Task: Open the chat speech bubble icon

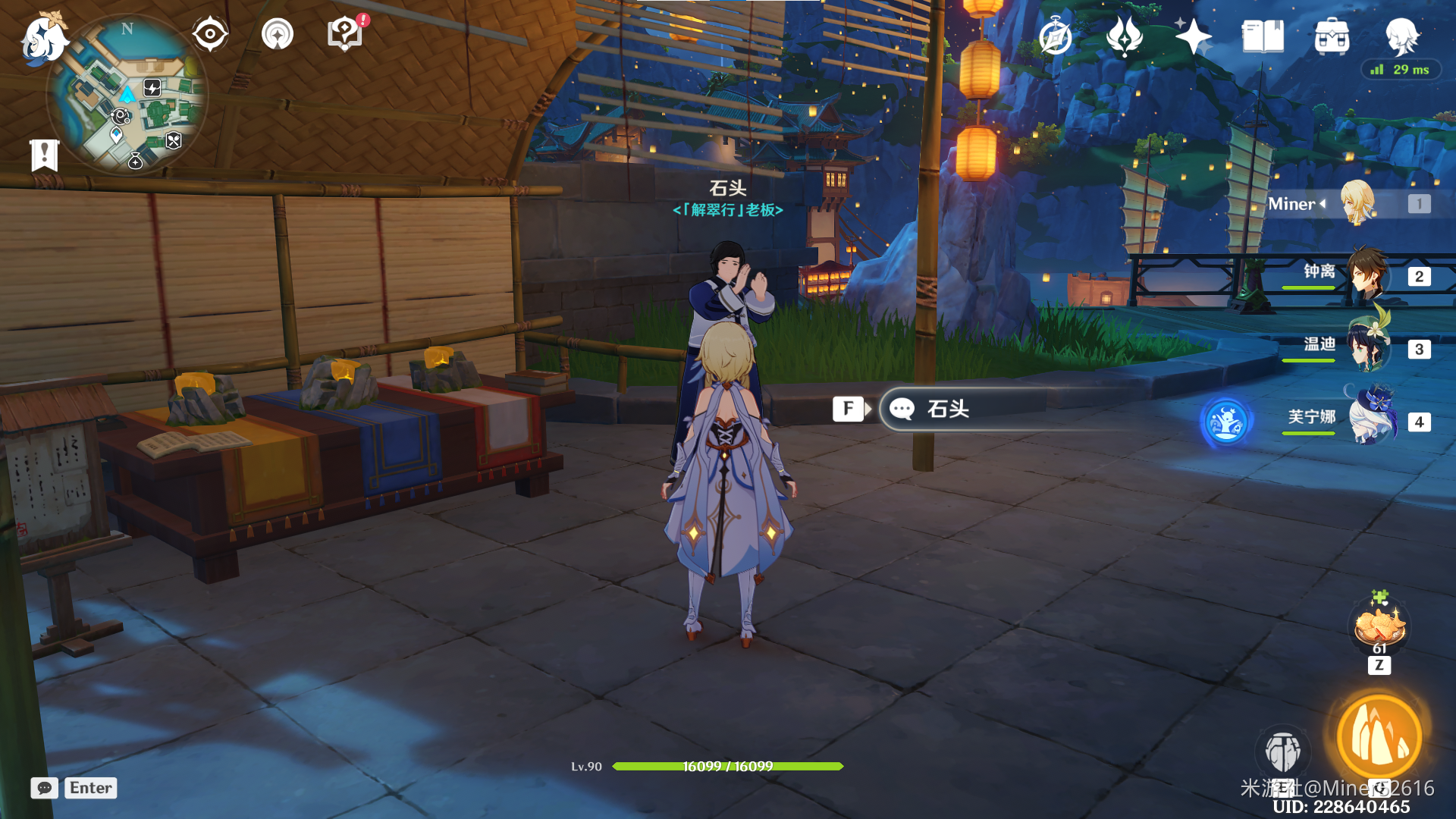Action: pyautogui.click(x=45, y=788)
